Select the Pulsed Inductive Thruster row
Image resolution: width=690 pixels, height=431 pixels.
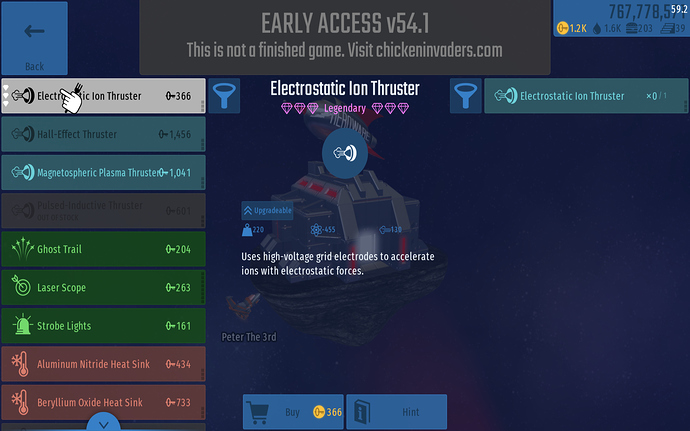pos(104,210)
